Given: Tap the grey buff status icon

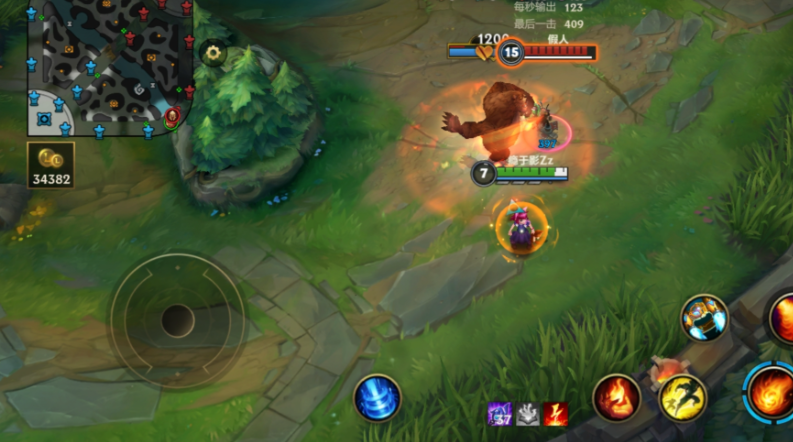Looking at the screenshot, I should pyautogui.click(x=527, y=414).
